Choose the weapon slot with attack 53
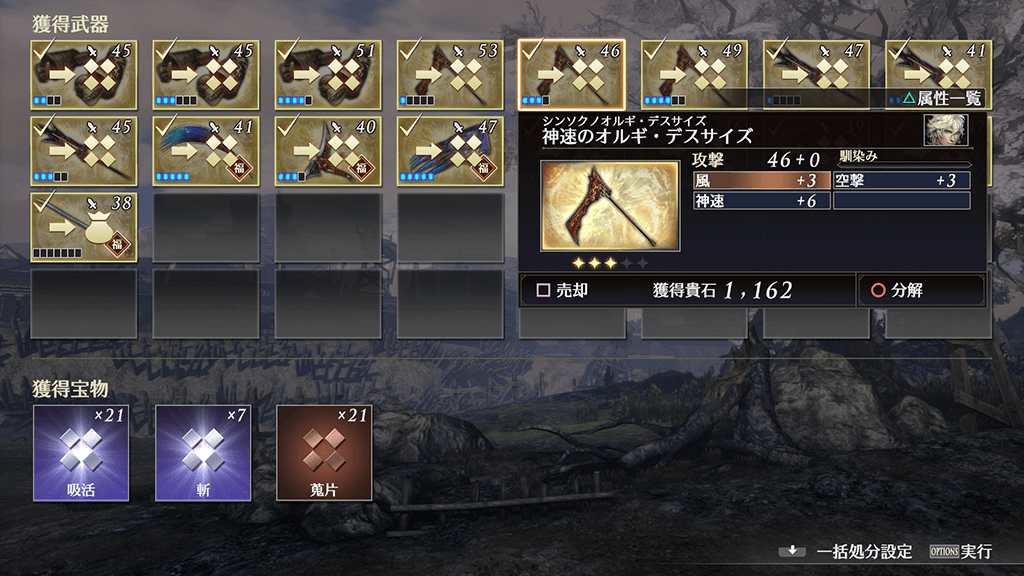The image size is (1024, 576). click(451, 74)
